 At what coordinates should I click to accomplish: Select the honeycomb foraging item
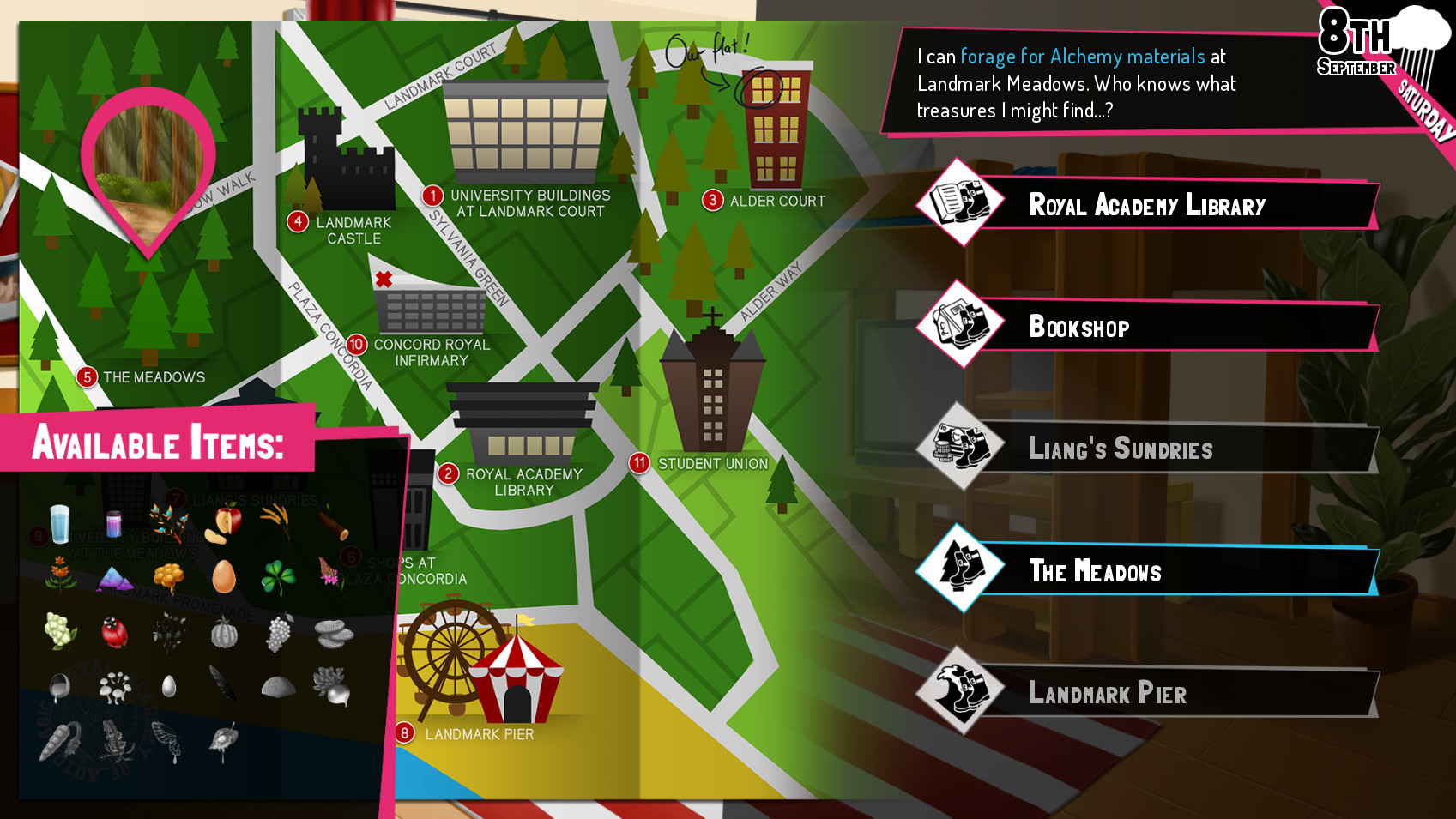click(170, 576)
